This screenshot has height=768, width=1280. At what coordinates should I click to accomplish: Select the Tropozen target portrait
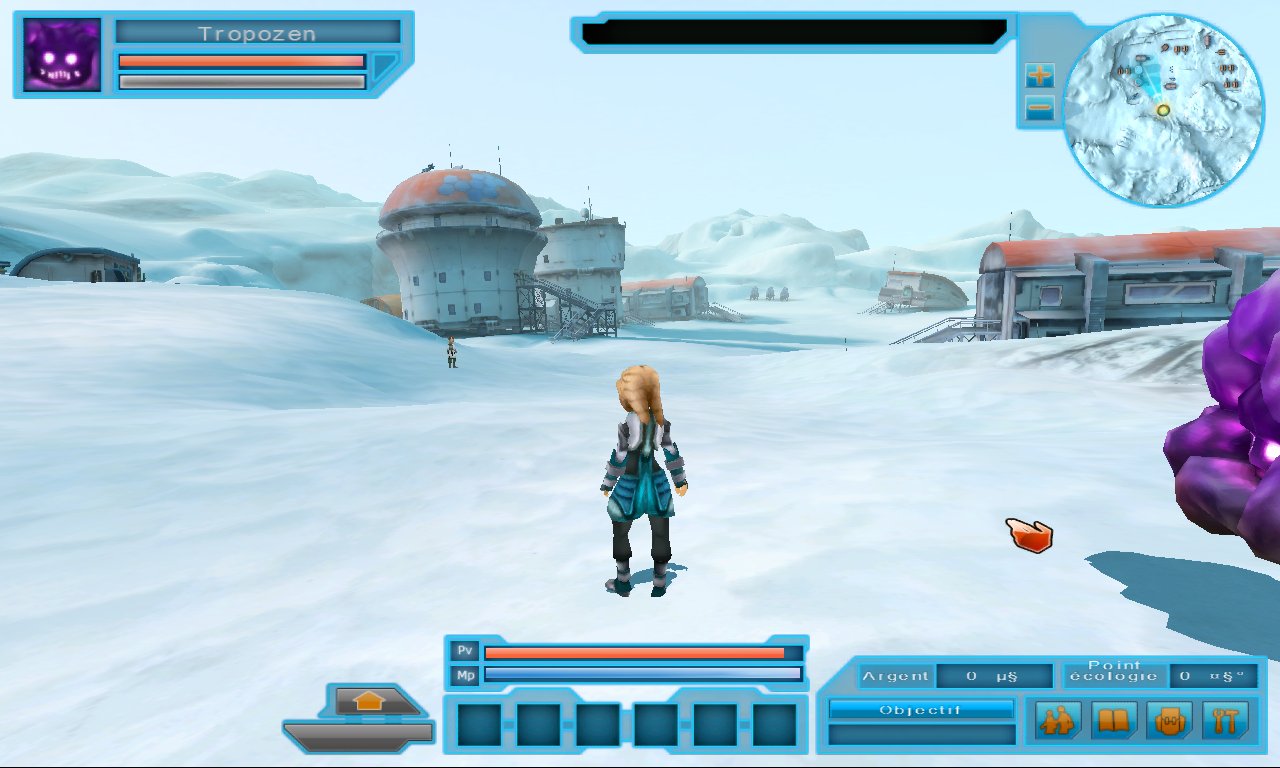[62, 55]
